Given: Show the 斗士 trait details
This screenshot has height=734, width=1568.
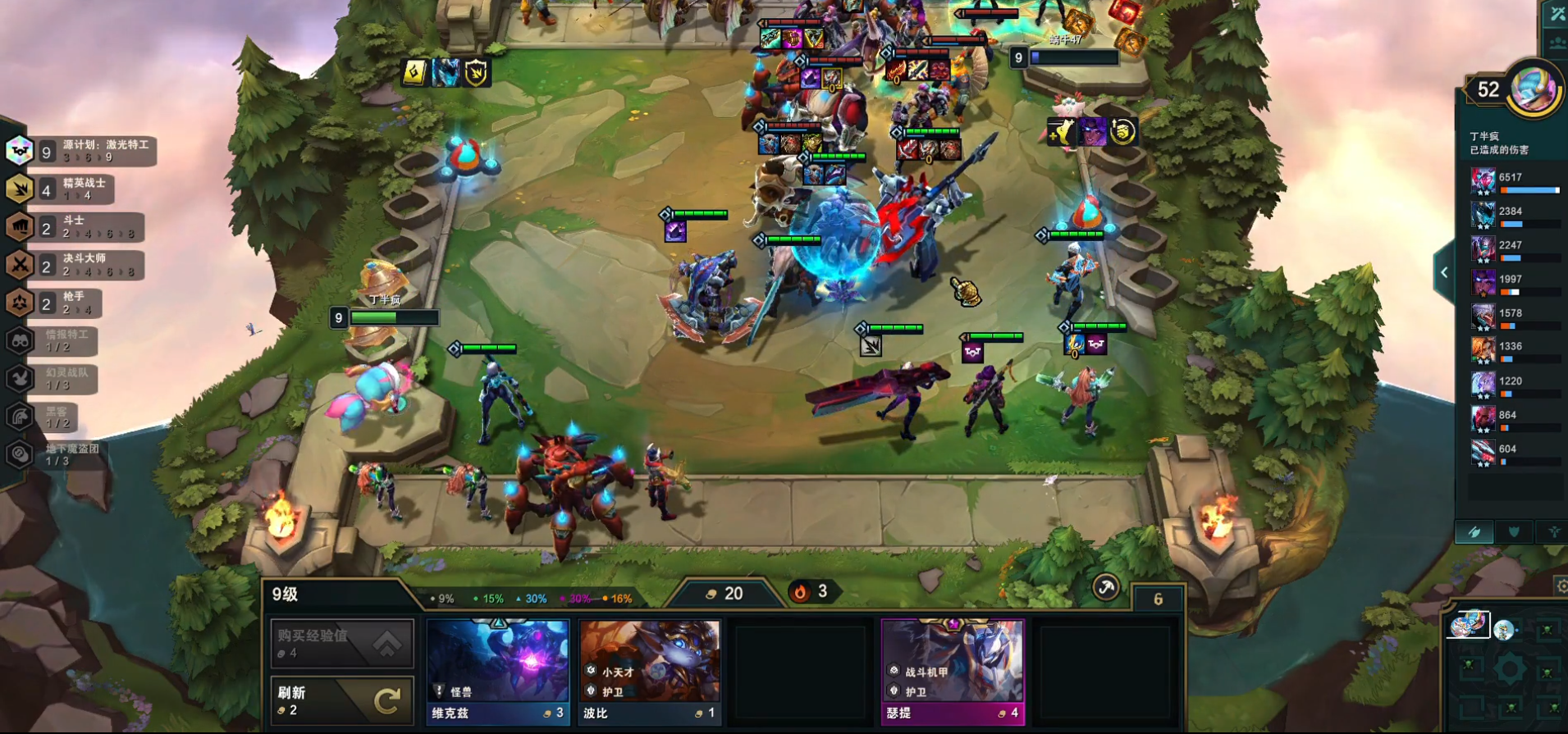Looking at the screenshot, I should (75, 227).
